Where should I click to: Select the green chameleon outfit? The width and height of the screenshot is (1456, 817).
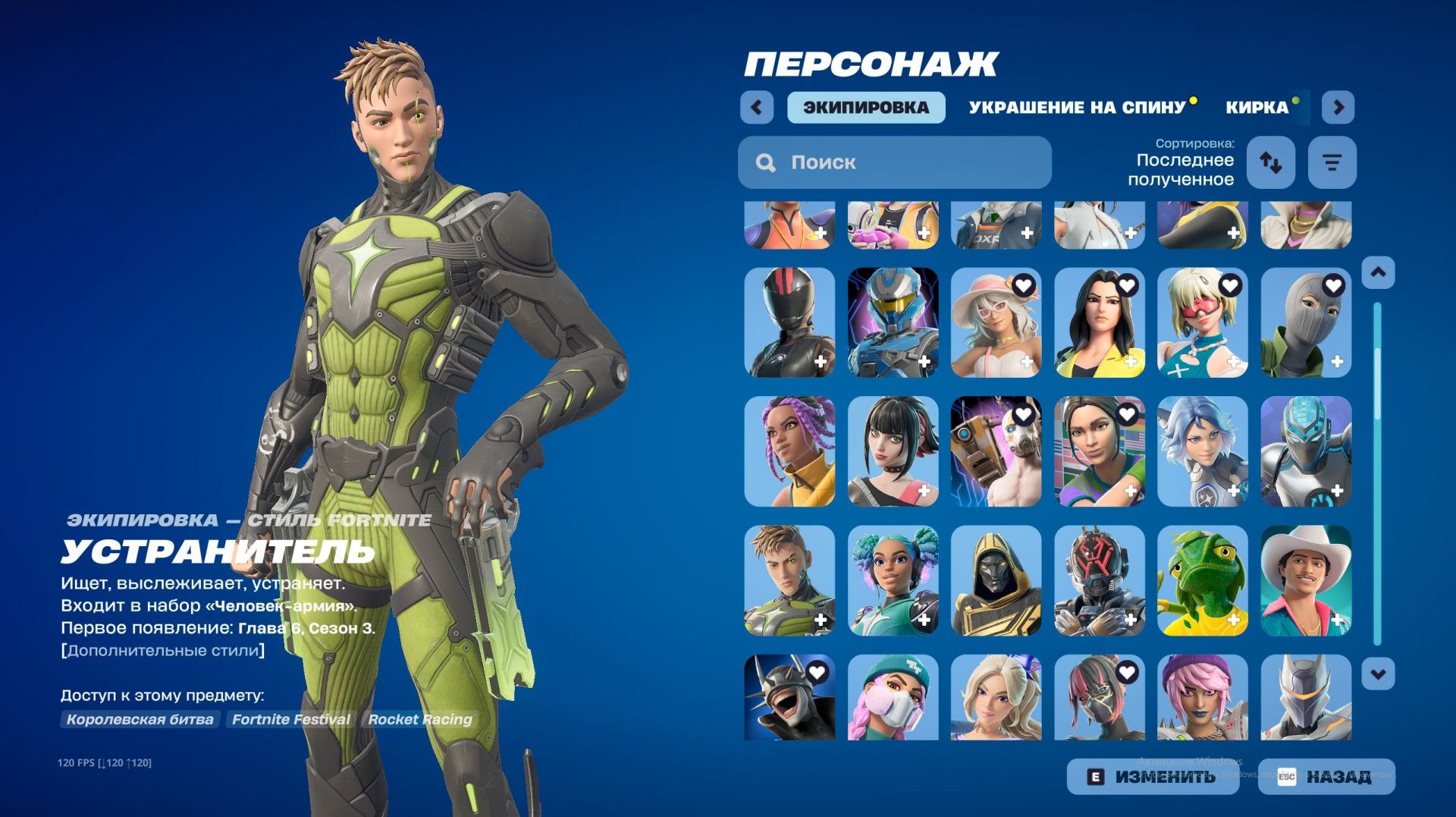tap(1203, 580)
